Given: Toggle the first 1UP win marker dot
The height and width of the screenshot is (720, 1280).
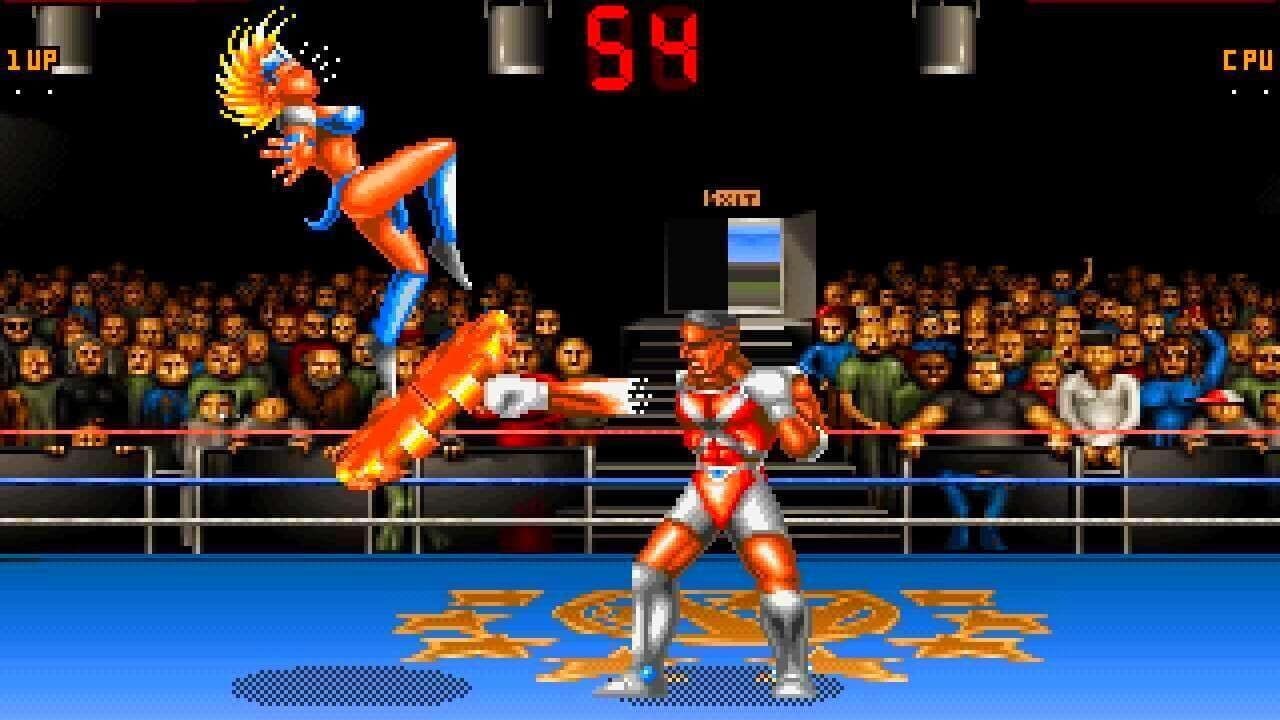Looking at the screenshot, I should click(x=18, y=92).
